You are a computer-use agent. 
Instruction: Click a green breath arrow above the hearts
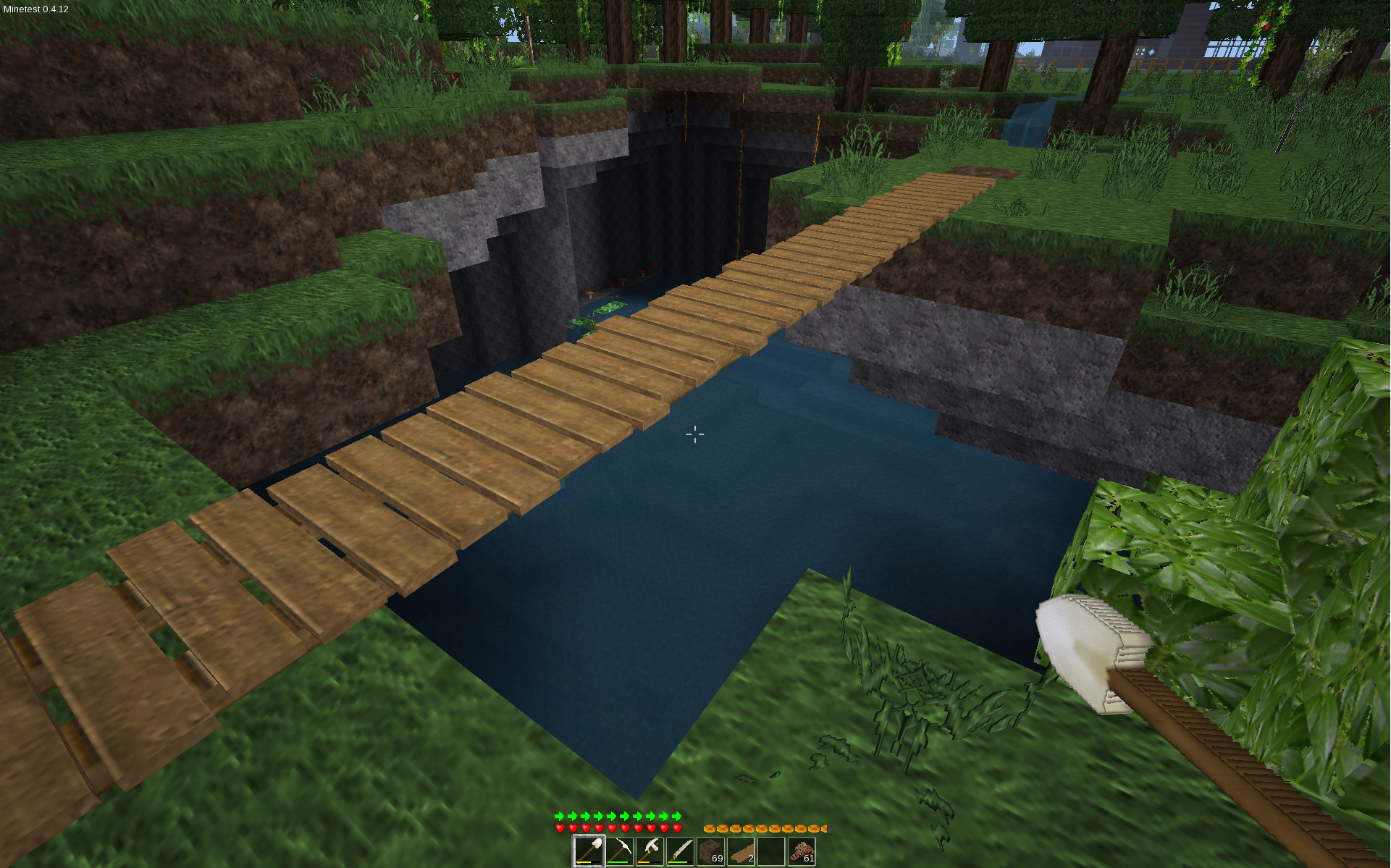[560, 816]
